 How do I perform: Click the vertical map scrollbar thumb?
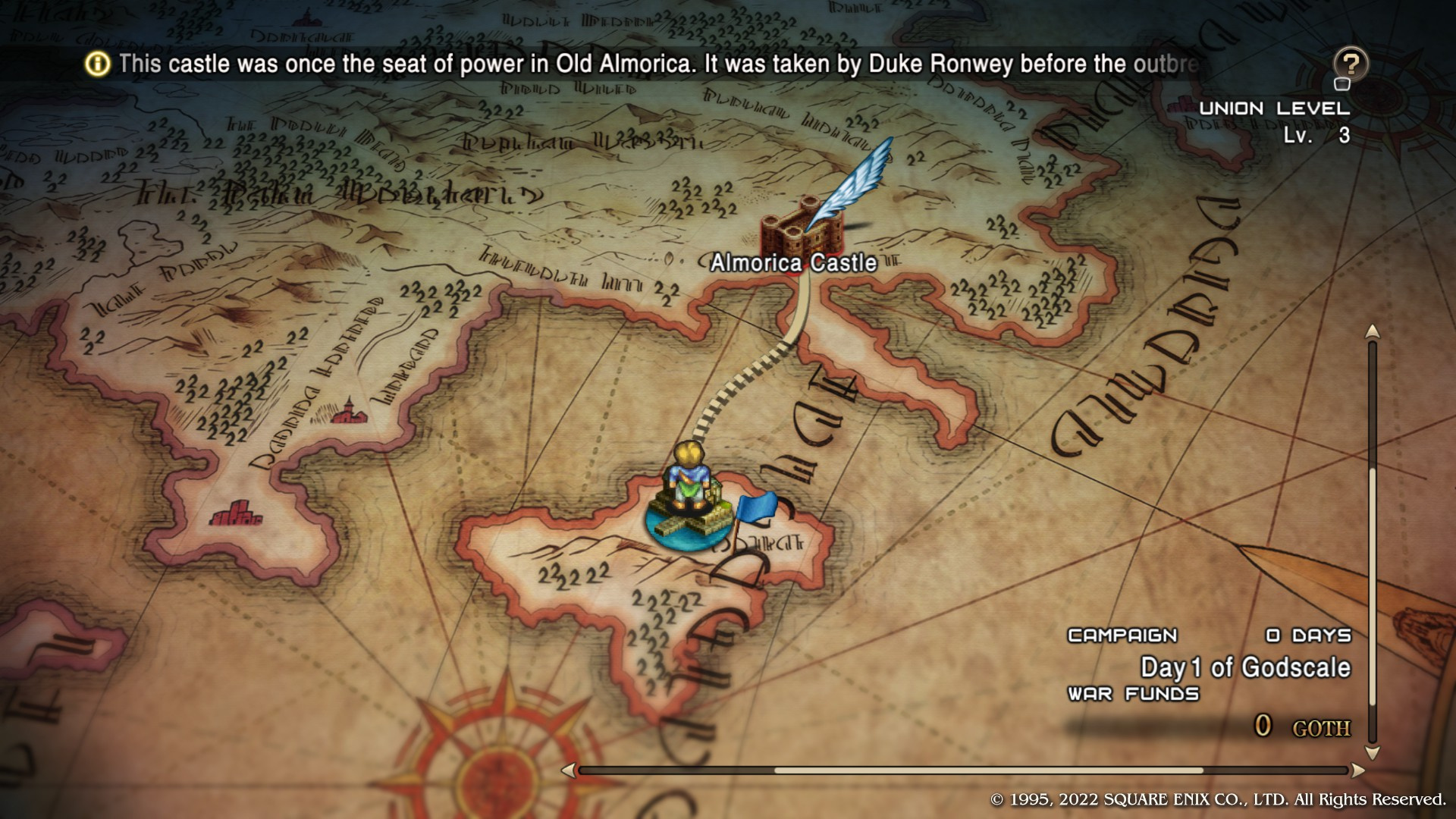[x=1372, y=588]
